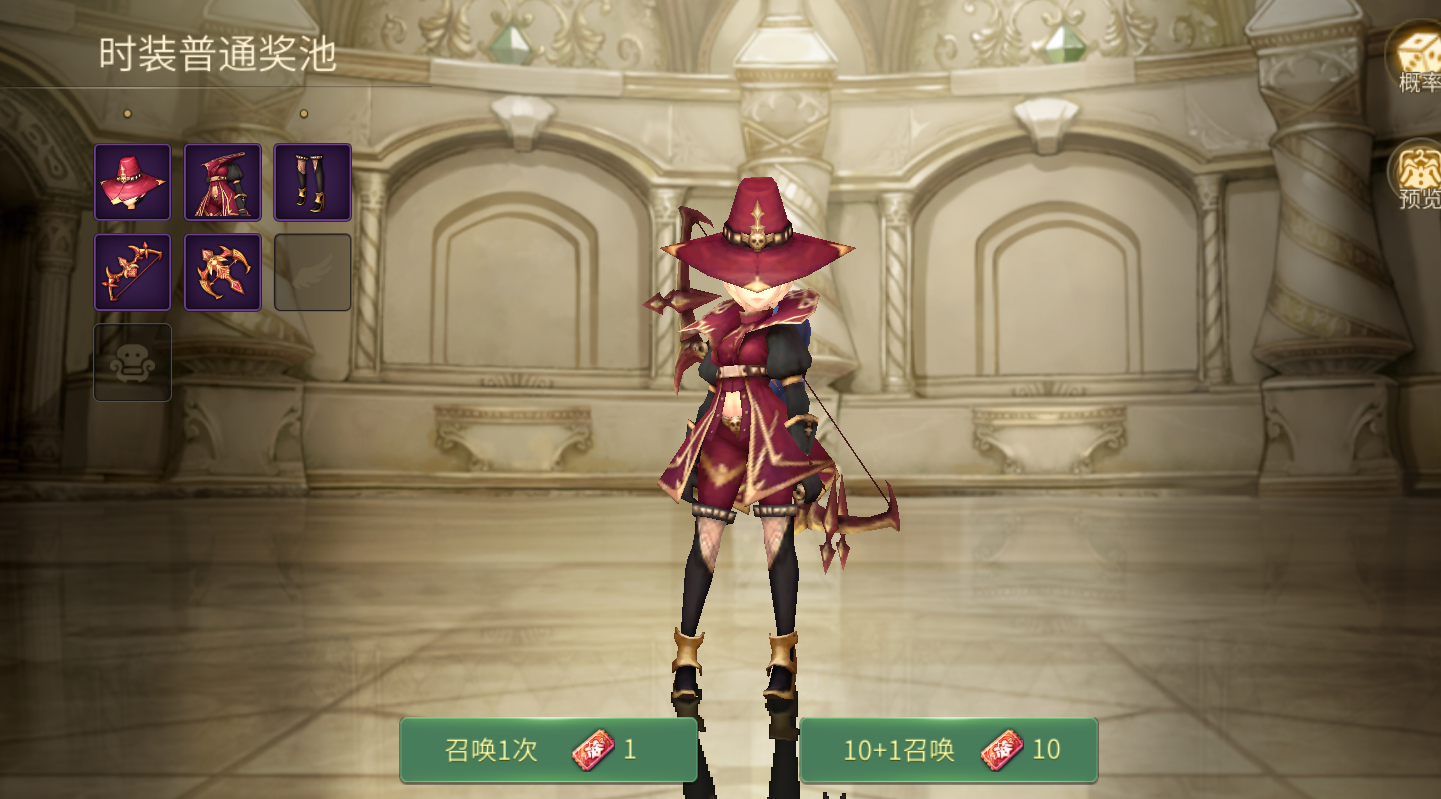Screen dimensions: 1441x799
Task: Select the black boots reward icon
Action: 312,183
